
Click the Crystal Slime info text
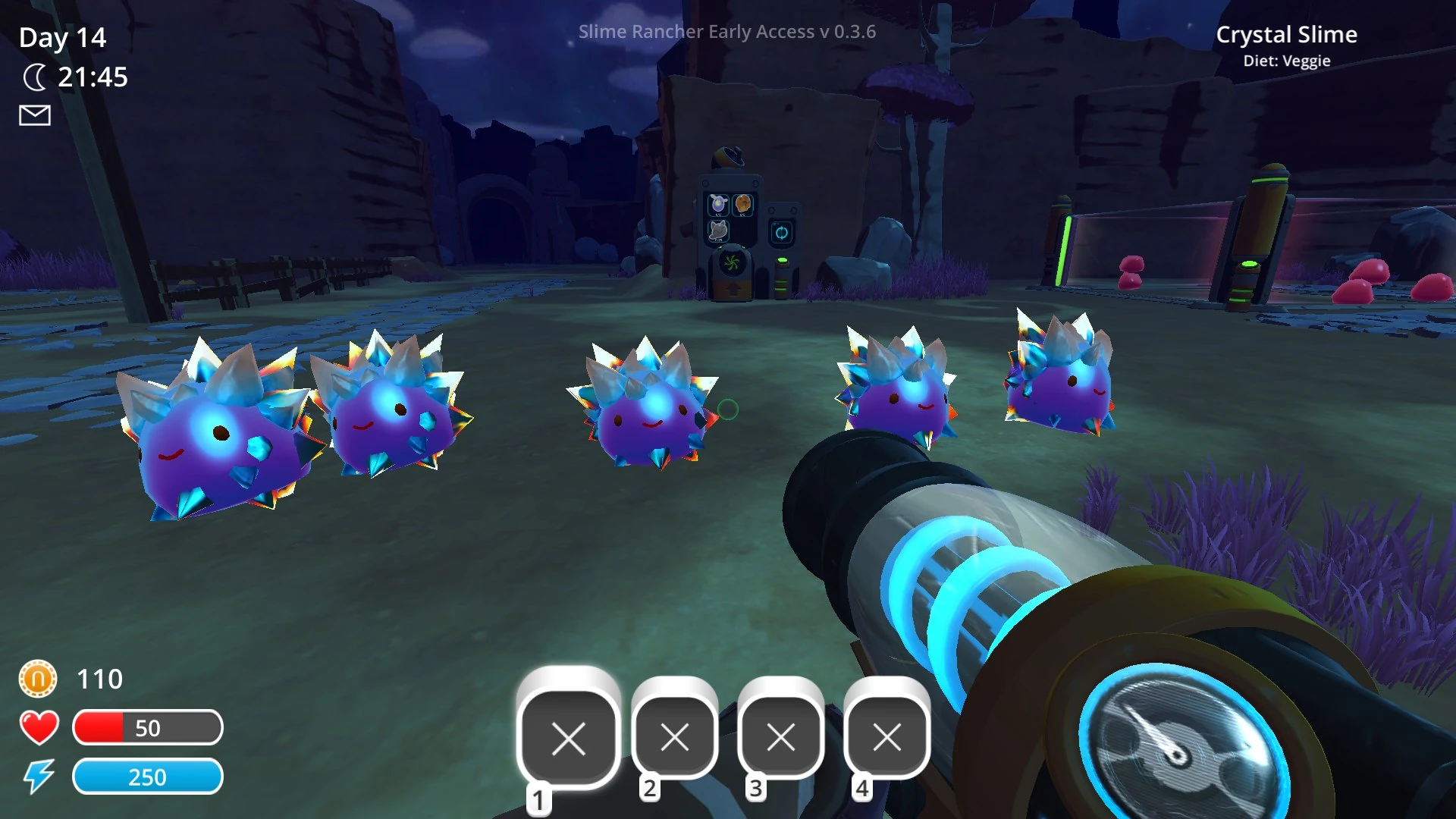[x=1287, y=35]
